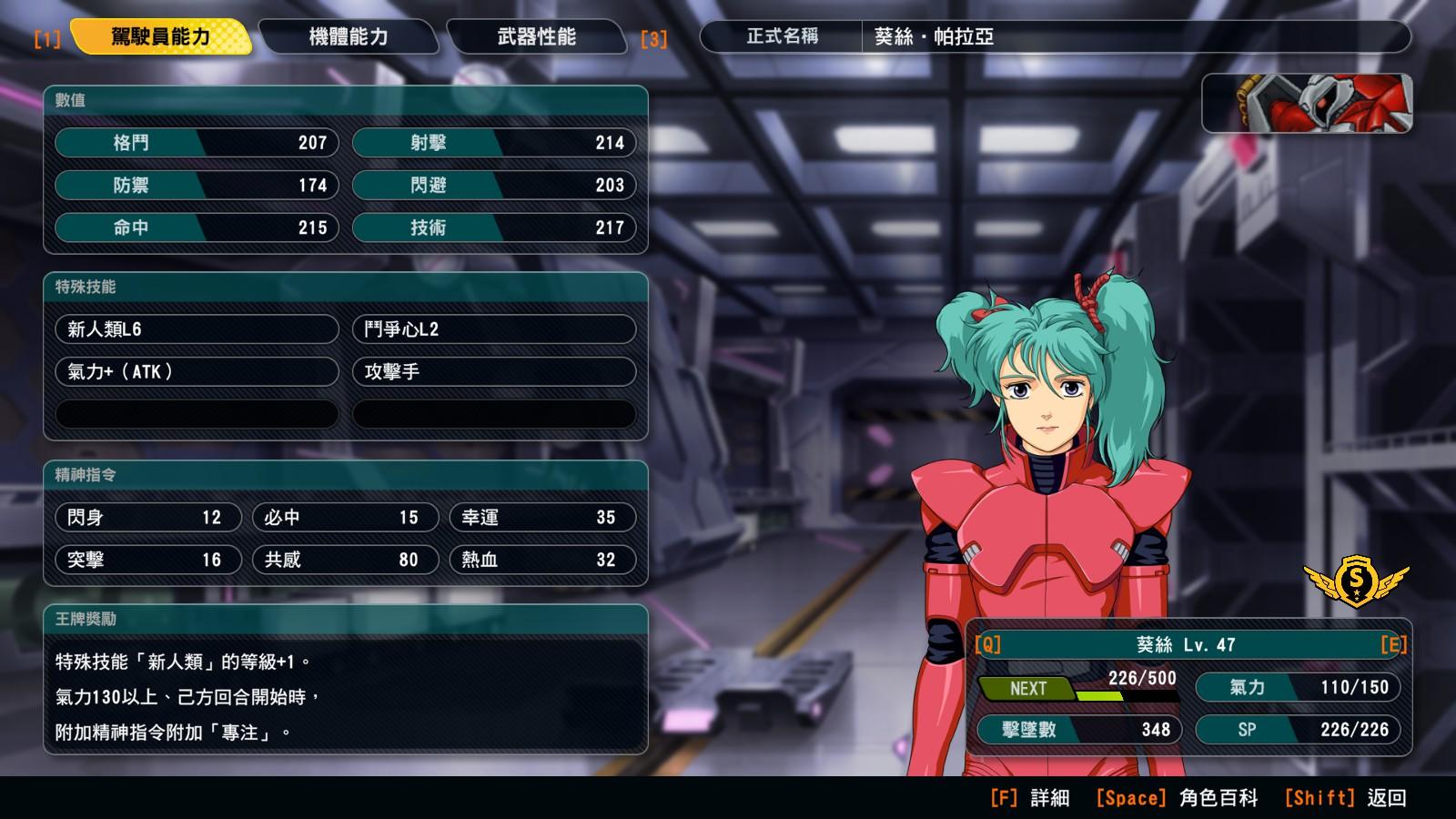Choose the 鬥爭心L2 skill entry
This screenshot has height=819, width=1456.
(x=493, y=329)
